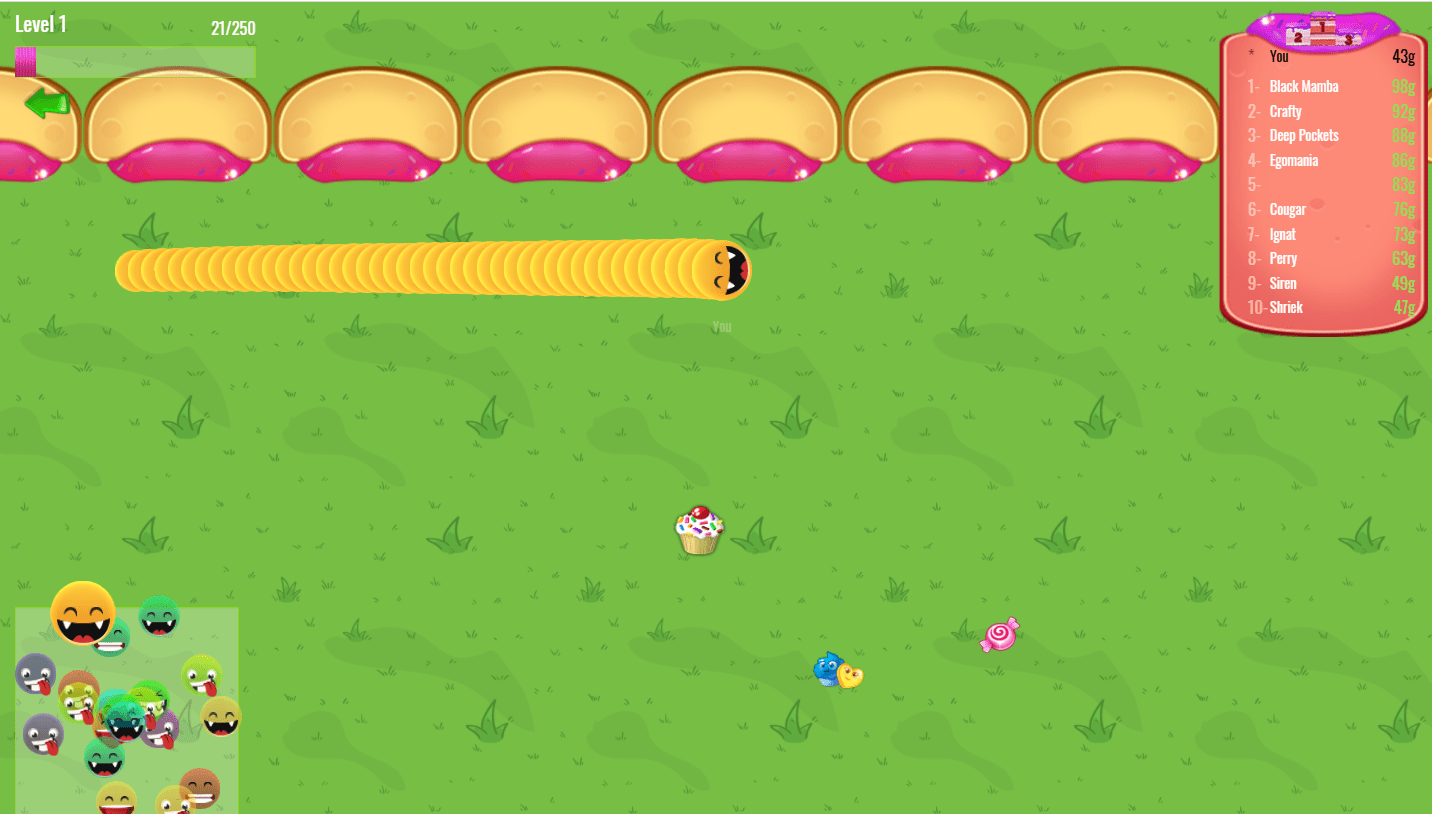Image resolution: width=1432 pixels, height=814 pixels.
Task: Click 'Crafty' in the leaderboard
Action: coord(1285,111)
